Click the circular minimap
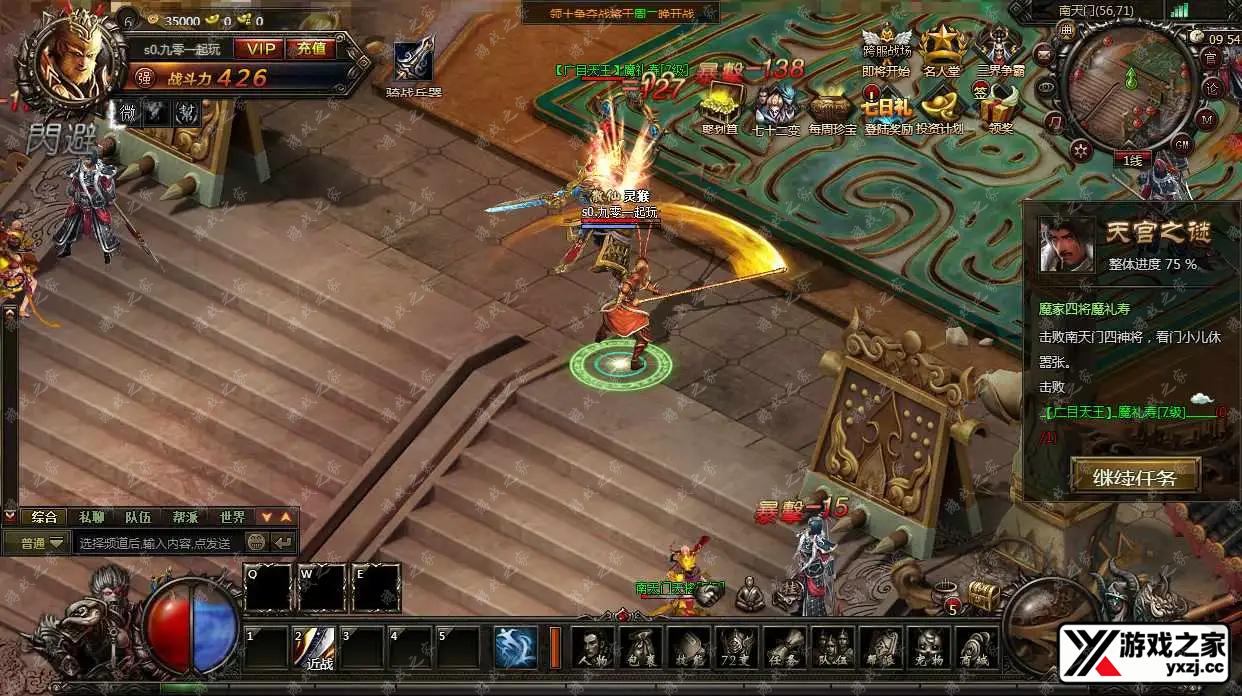1242x696 pixels. pyautogui.click(x=1129, y=88)
